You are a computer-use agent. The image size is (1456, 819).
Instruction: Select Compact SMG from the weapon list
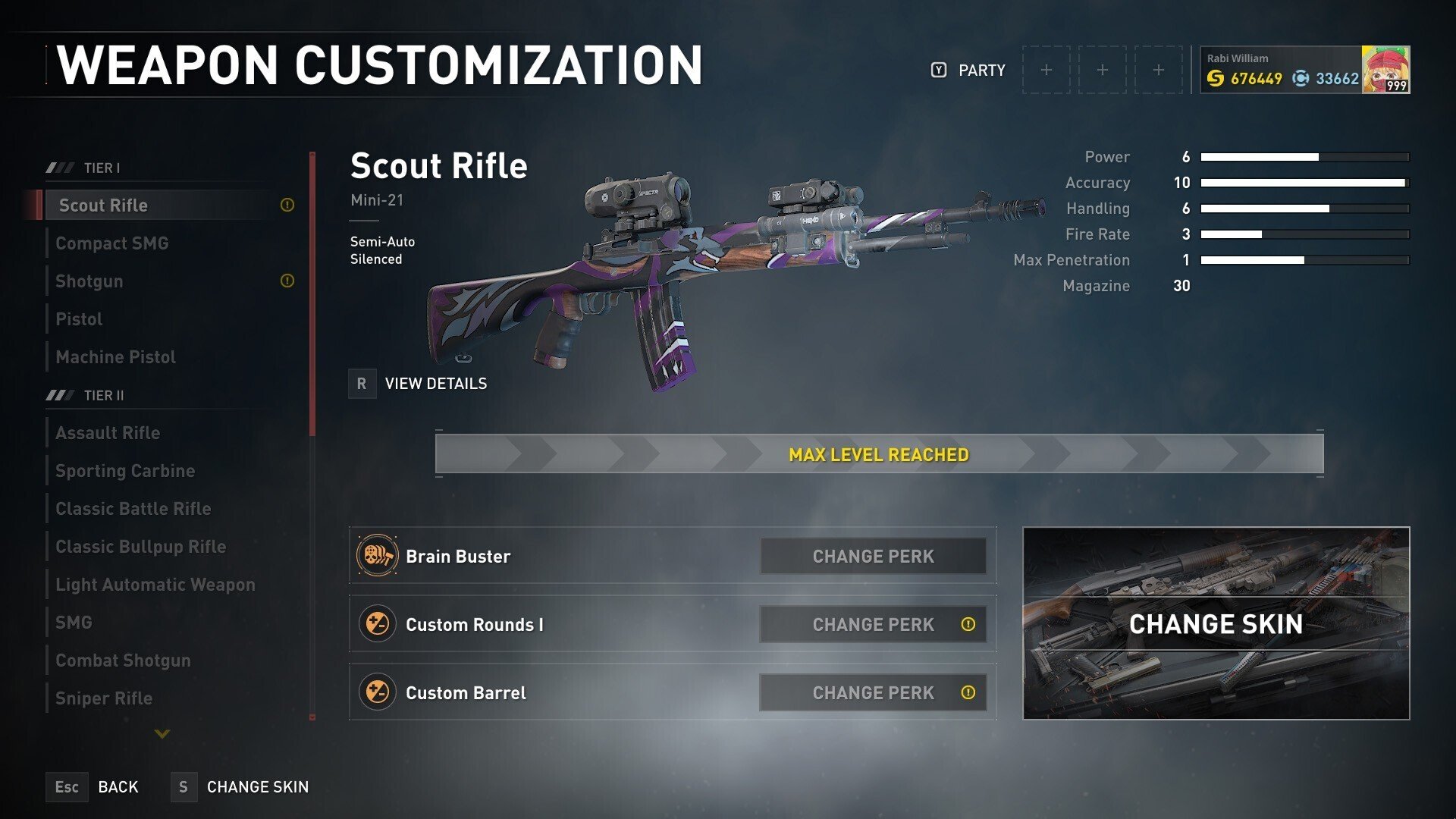(x=112, y=243)
